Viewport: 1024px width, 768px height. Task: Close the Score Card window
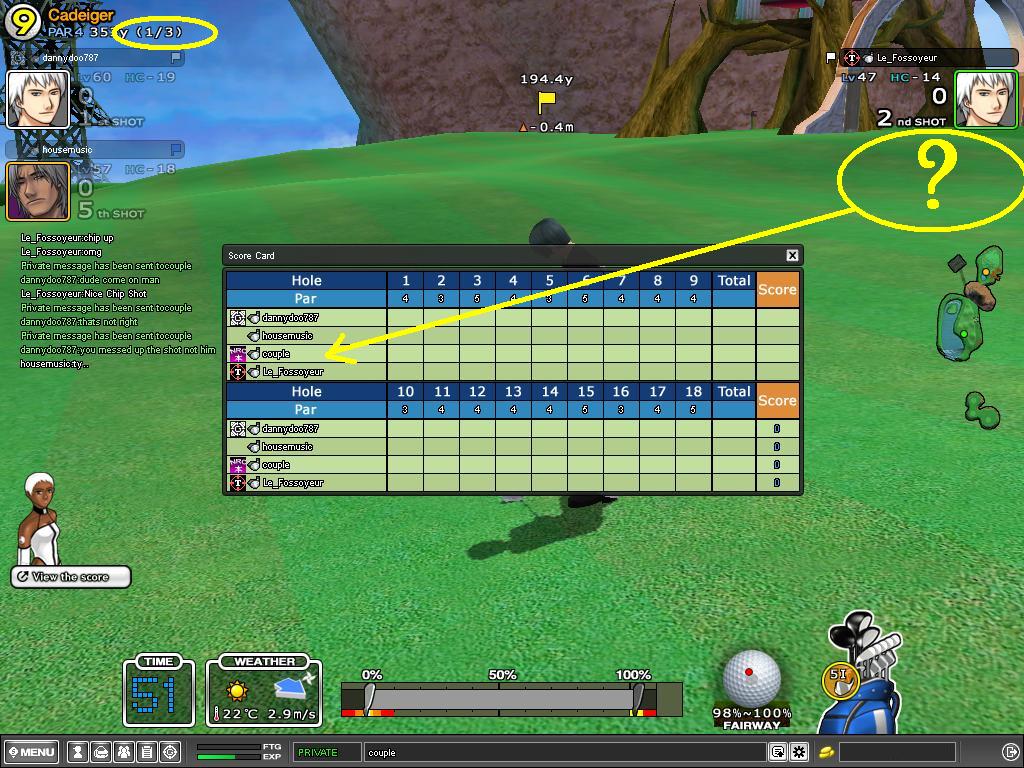792,255
